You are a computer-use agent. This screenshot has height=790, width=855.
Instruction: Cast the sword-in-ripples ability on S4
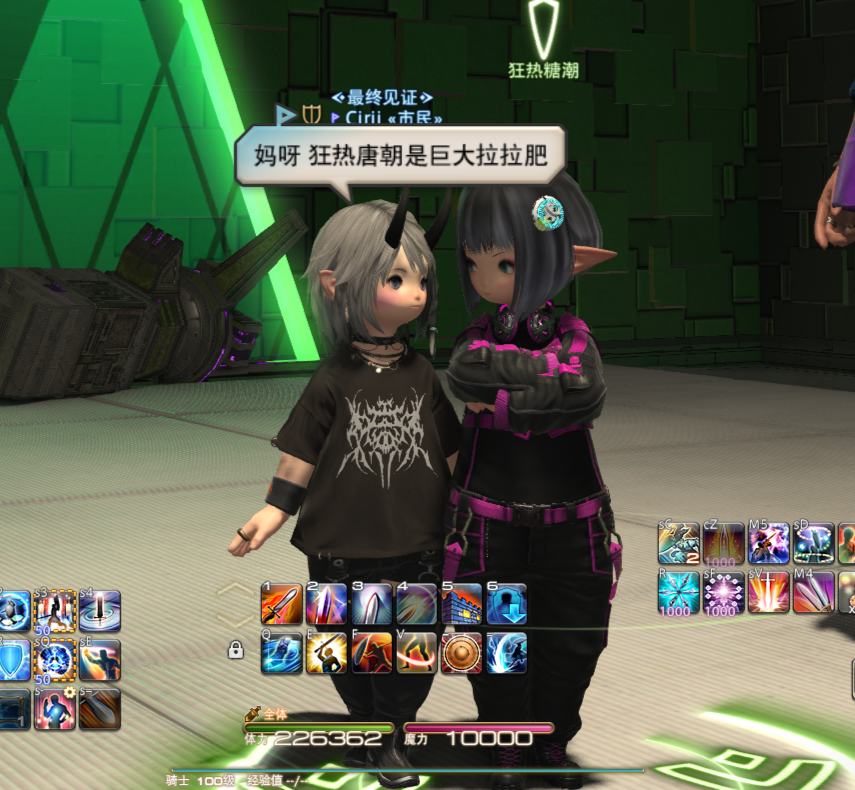tap(100, 611)
